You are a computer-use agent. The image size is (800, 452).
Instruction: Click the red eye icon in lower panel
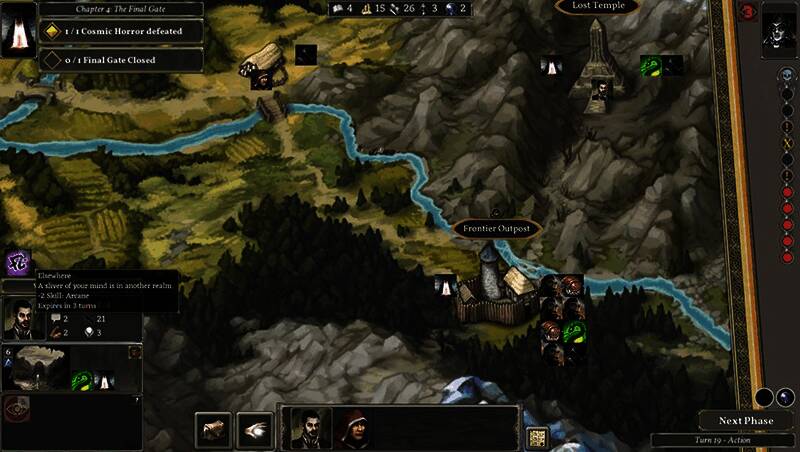pyautogui.click(x=17, y=408)
